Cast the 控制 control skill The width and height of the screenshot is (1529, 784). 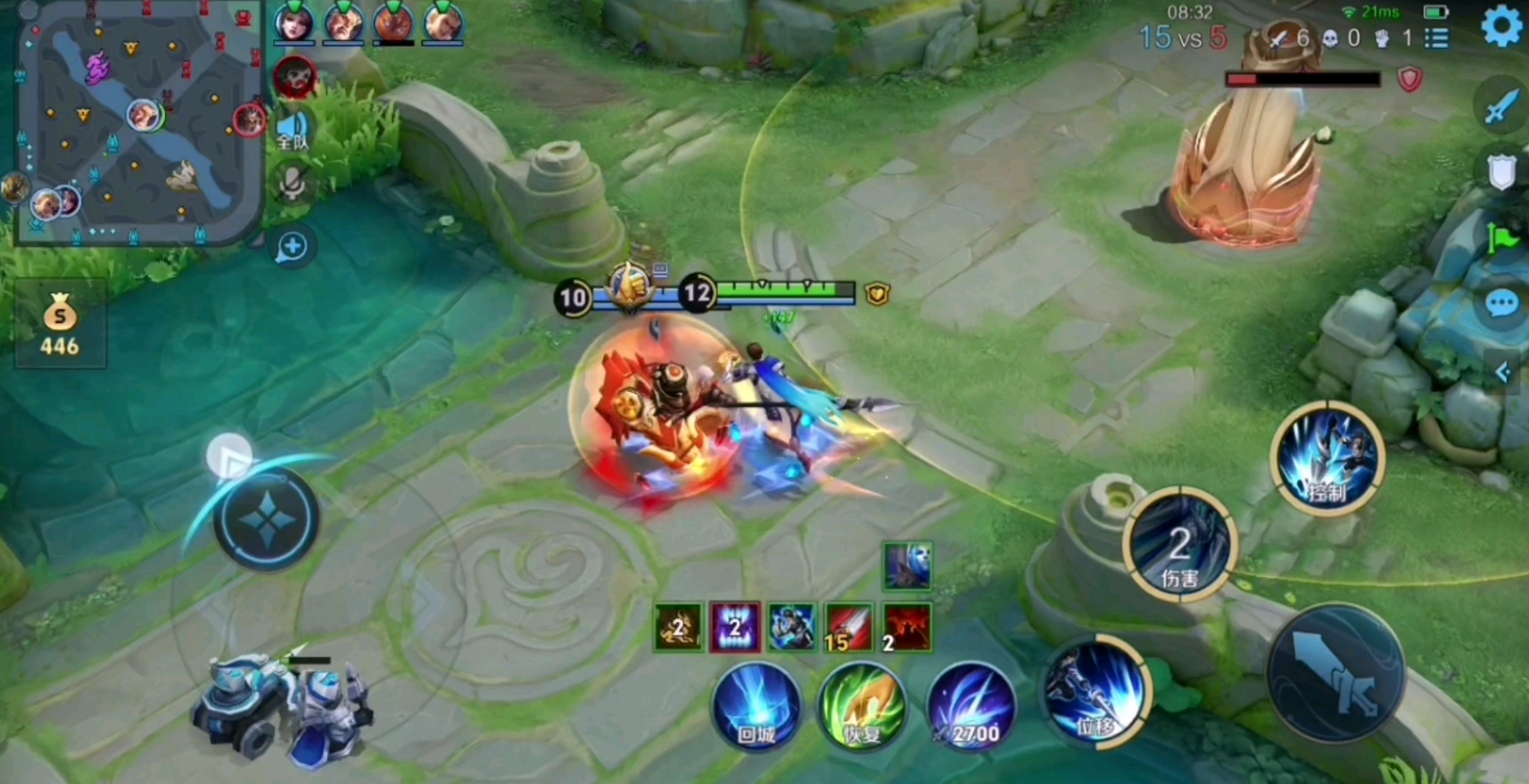pos(1327,457)
